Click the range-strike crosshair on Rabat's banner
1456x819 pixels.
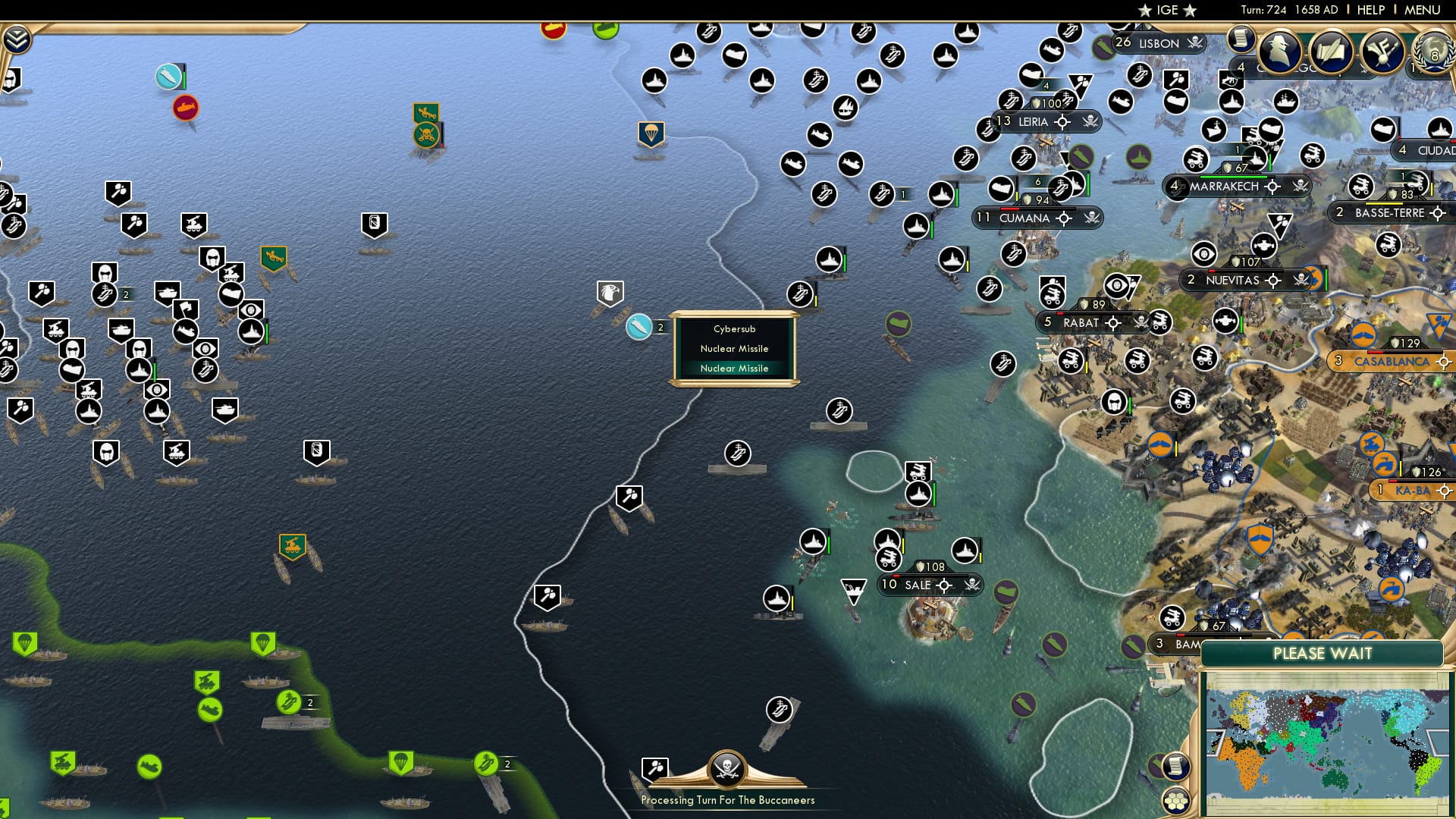click(x=1112, y=323)
